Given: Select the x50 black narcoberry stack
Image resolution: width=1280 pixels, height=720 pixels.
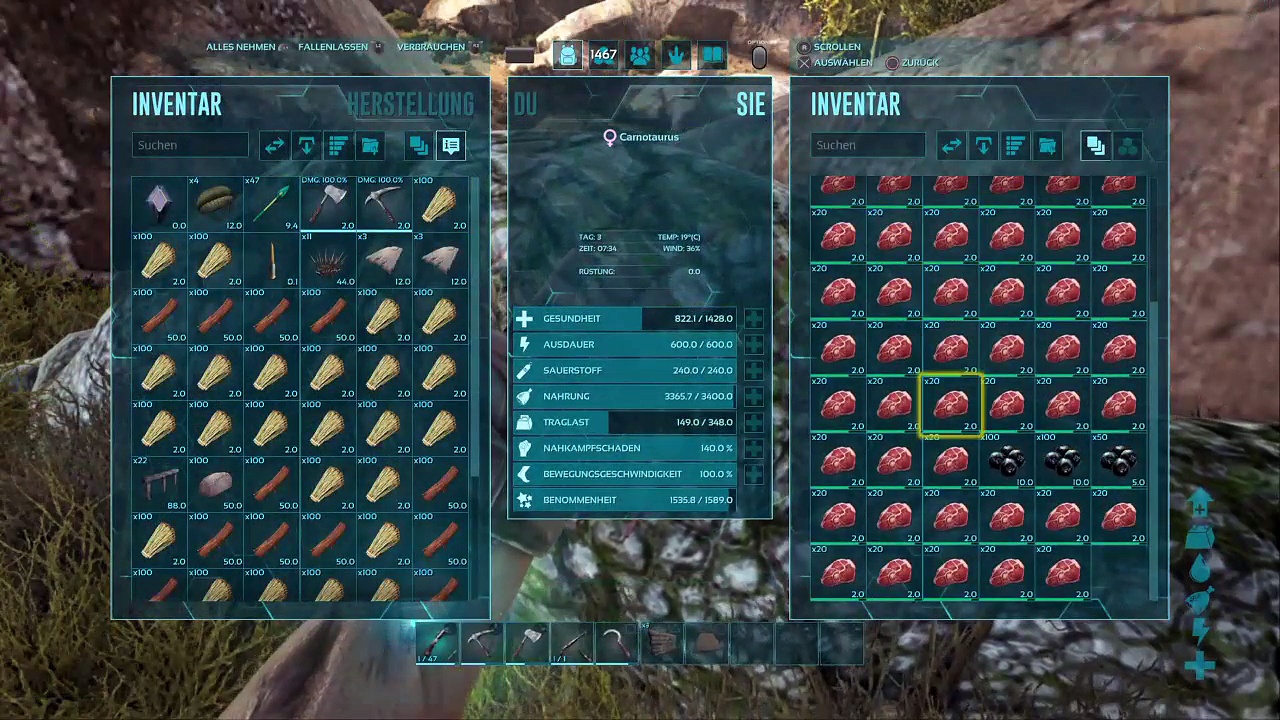Looking at the screenshot, I should tap(1118, 461).
